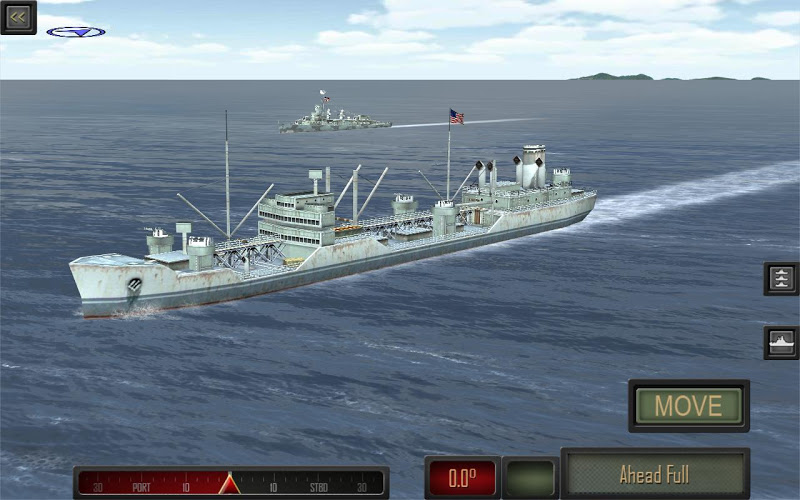Image resolution: width=800 pixels, height=500 pixels.
Task: Click the blank green button beside heading
Action: (x=530, y=478)
